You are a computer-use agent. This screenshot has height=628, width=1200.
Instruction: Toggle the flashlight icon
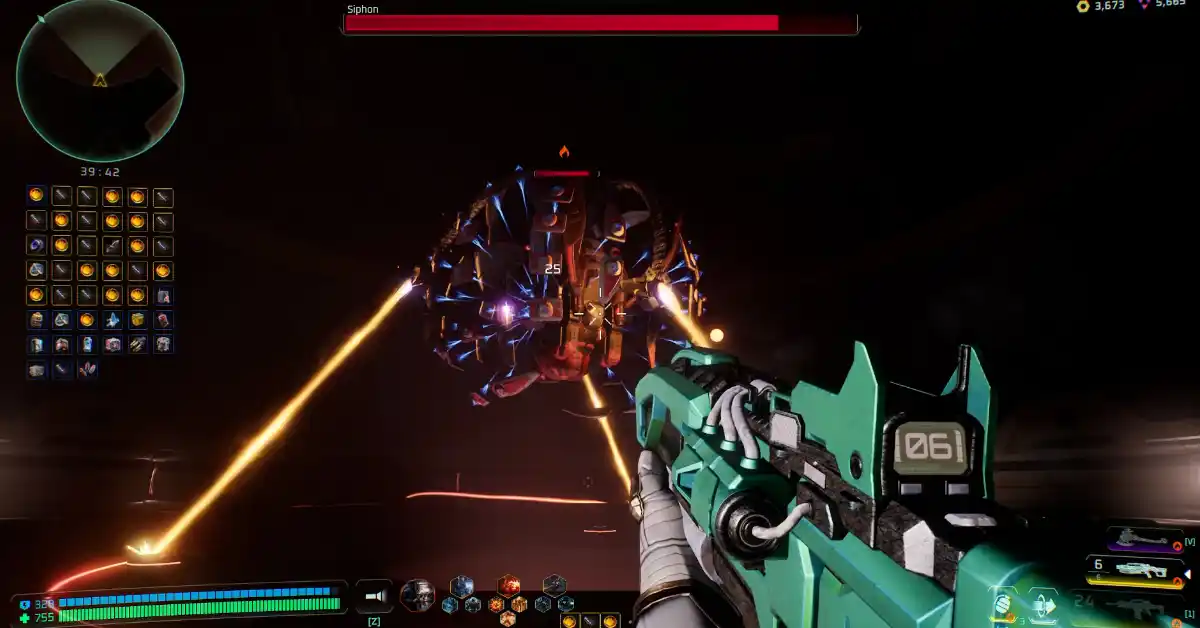(x=373, y=596)
